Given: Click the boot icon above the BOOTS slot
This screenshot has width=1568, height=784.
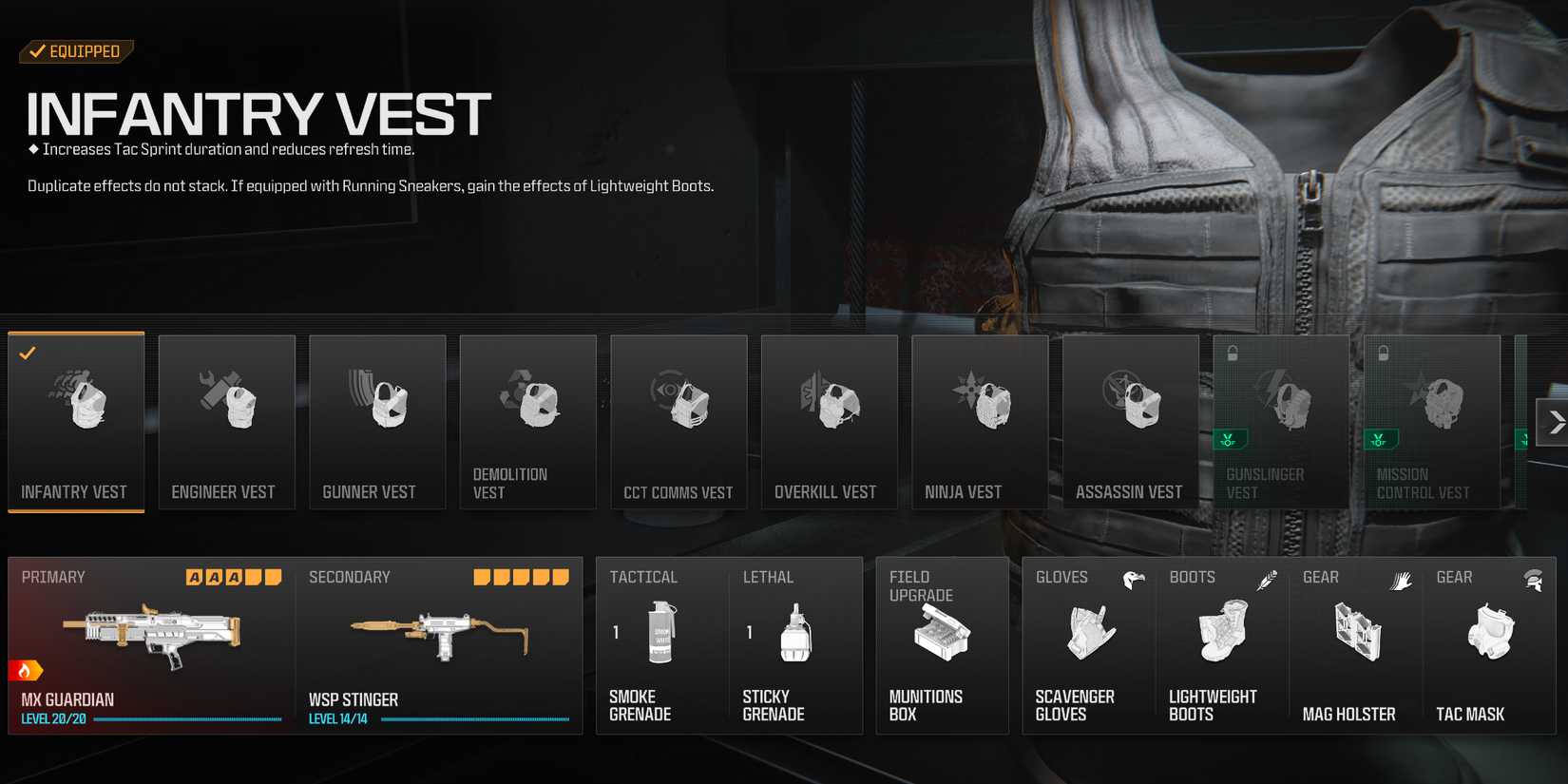Looking at the screenshot, I should [x=1266, y=579].
